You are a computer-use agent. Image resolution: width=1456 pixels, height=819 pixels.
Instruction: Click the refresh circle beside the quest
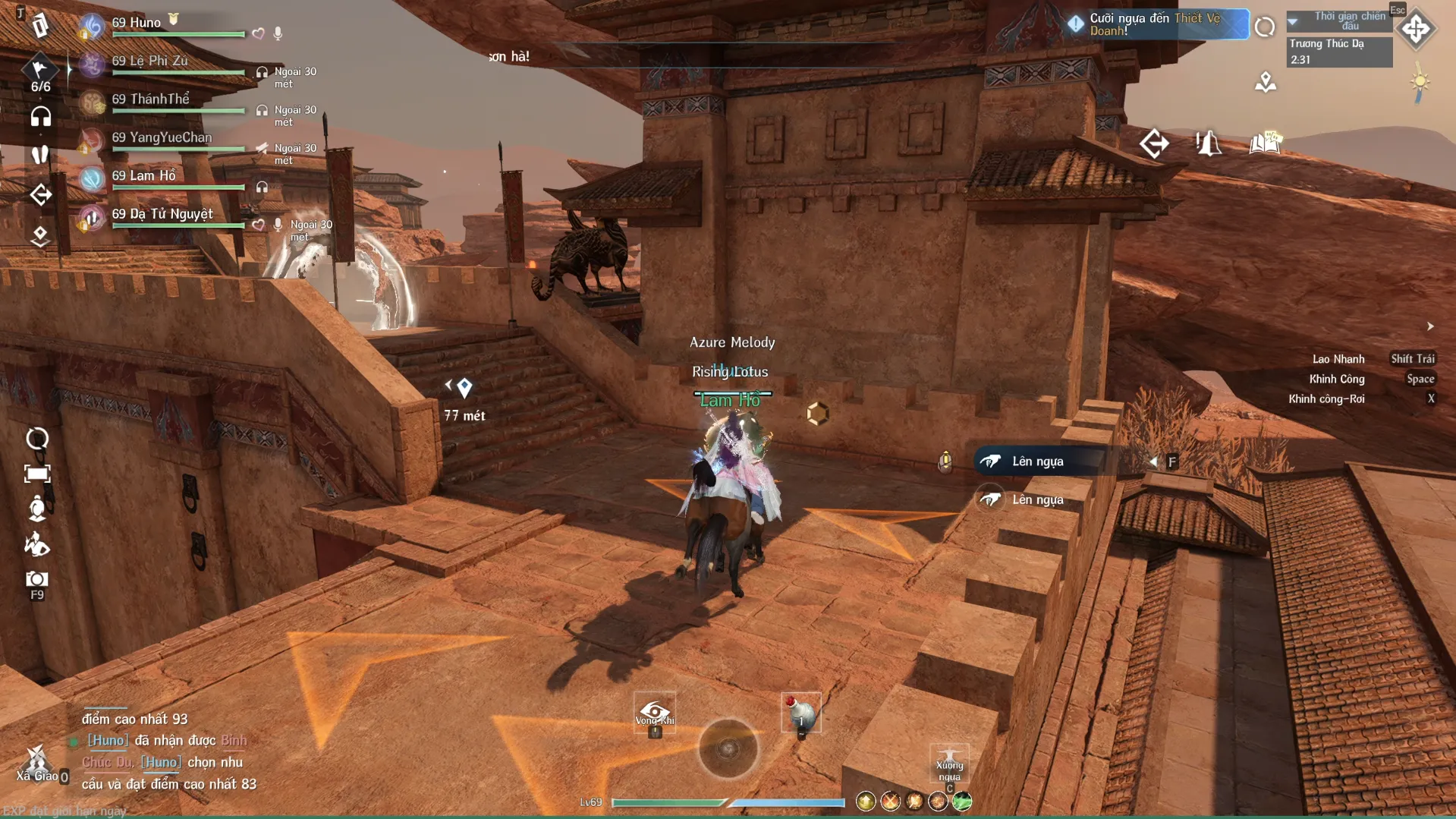(x=1264, y=27)
